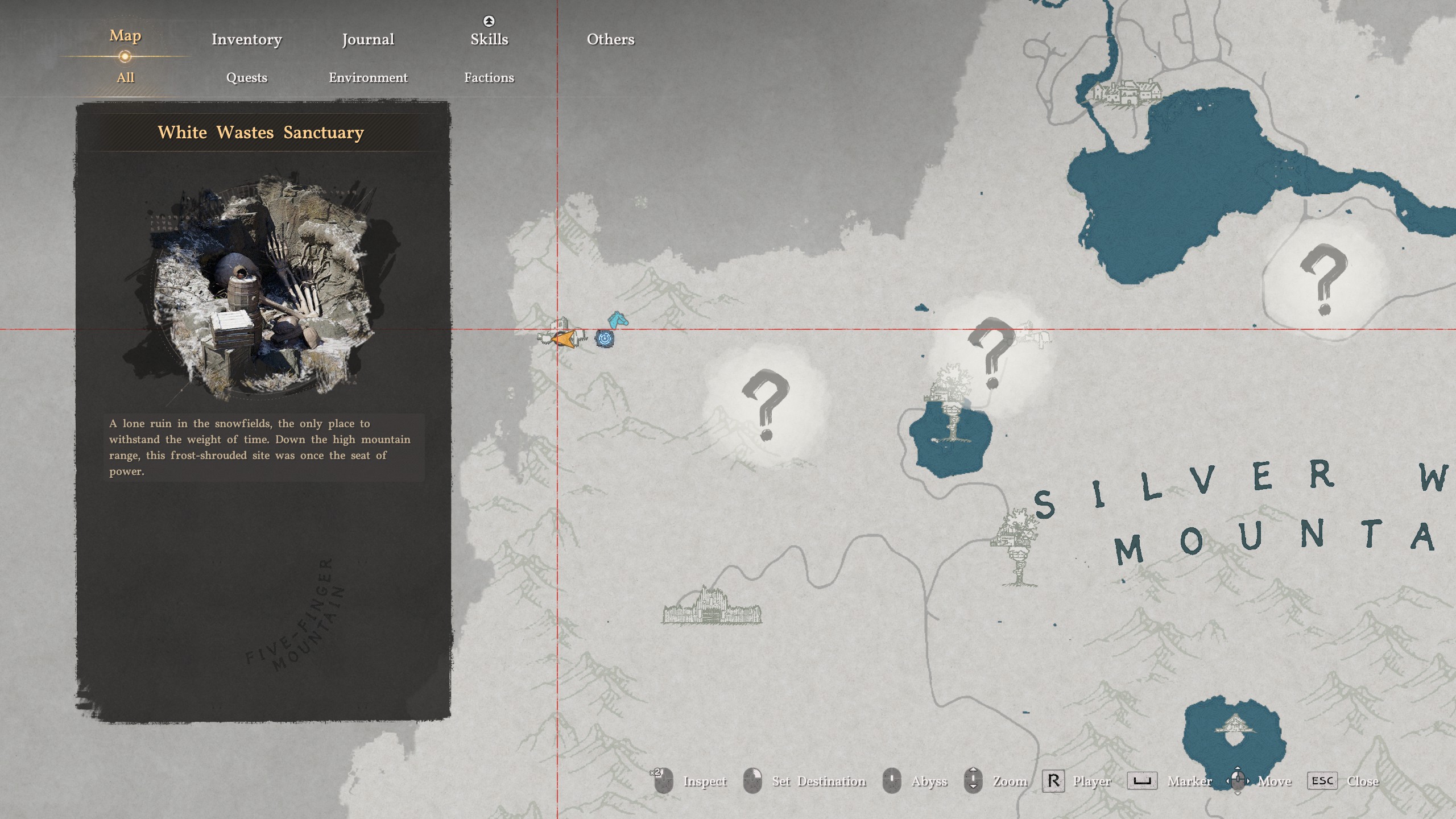Show the Map tab

[x=125, y=36]
